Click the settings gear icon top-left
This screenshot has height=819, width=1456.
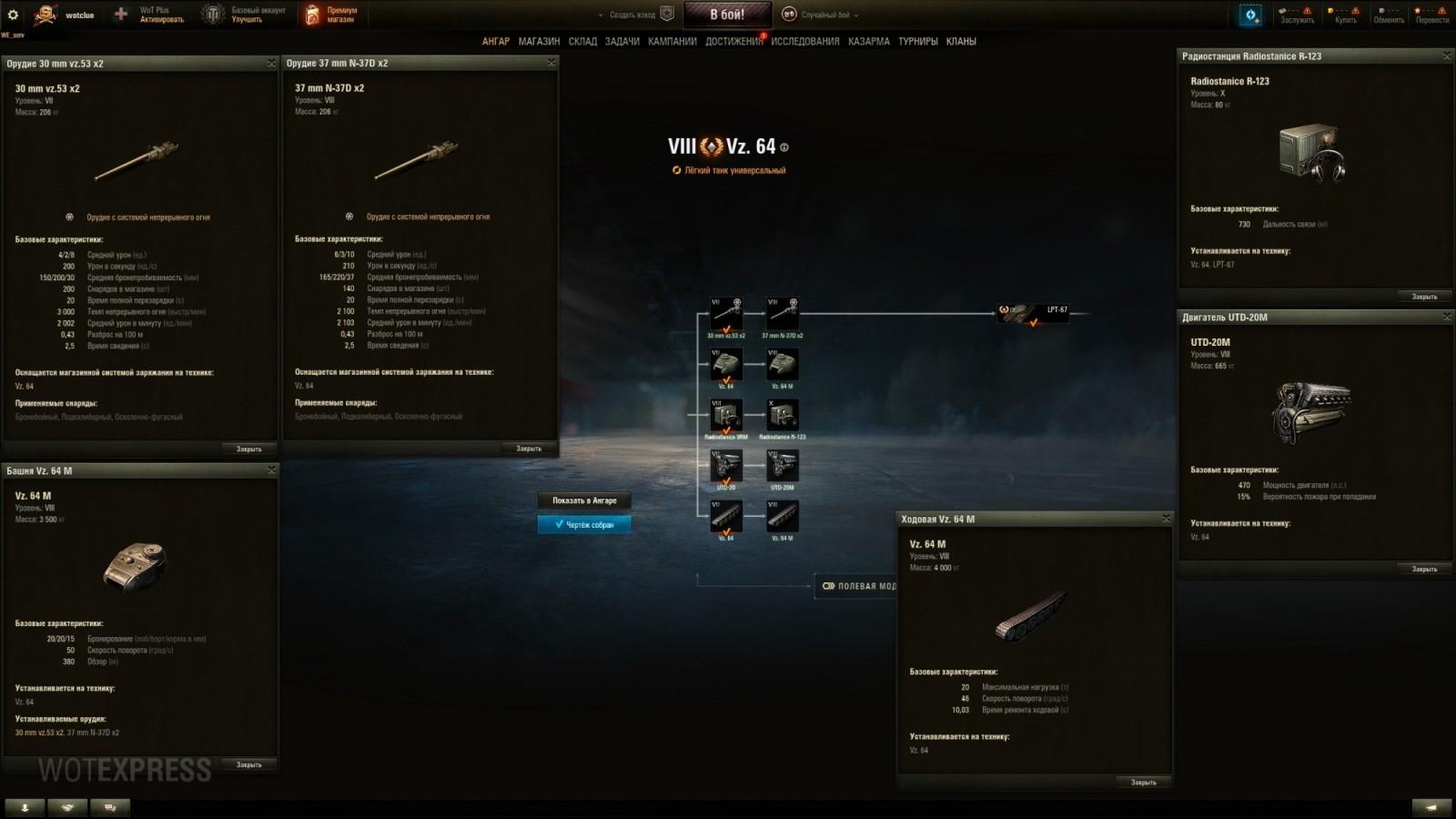pos(13,13)
